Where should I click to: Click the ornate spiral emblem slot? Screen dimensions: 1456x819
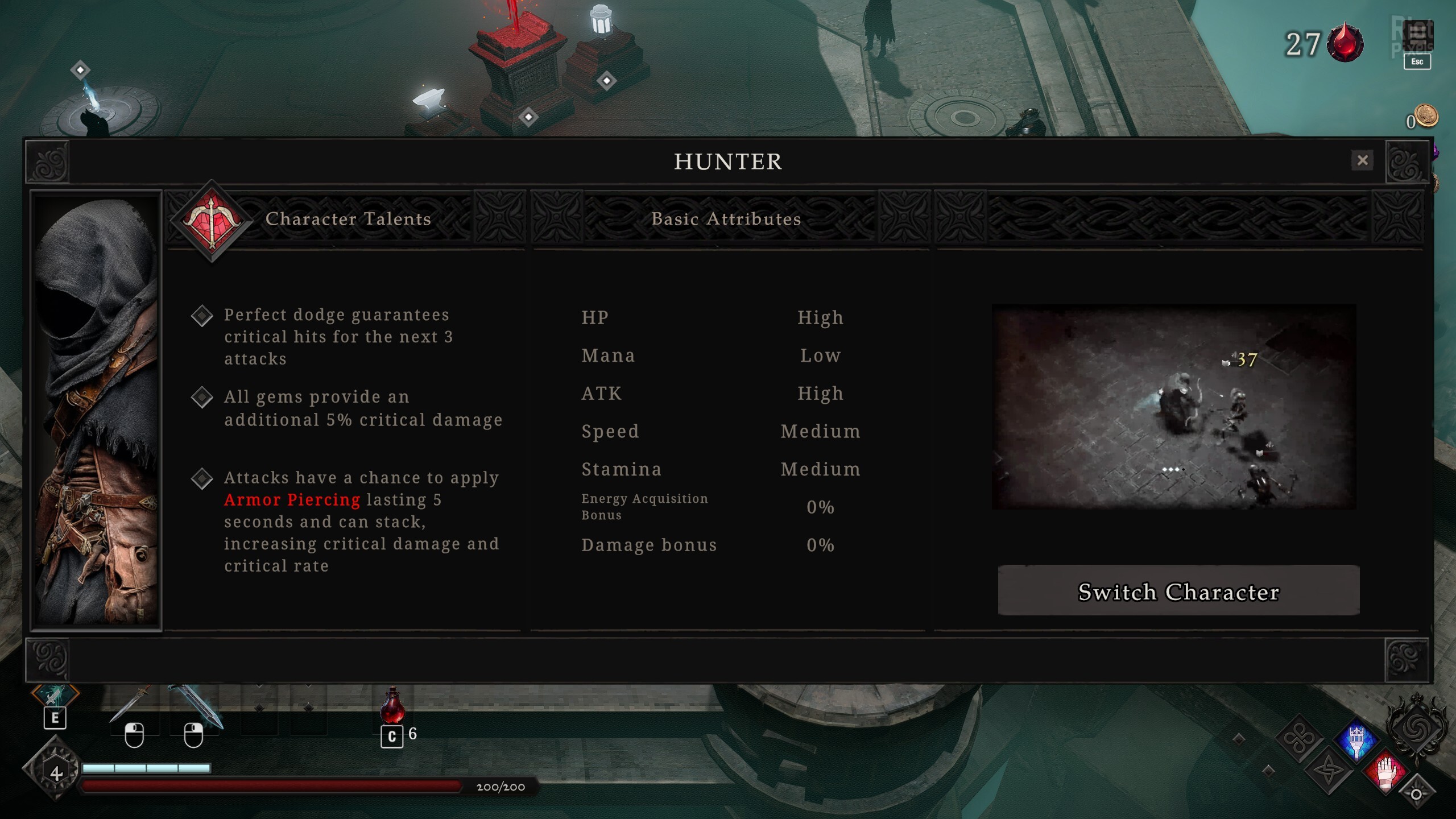click(1416, 727)
